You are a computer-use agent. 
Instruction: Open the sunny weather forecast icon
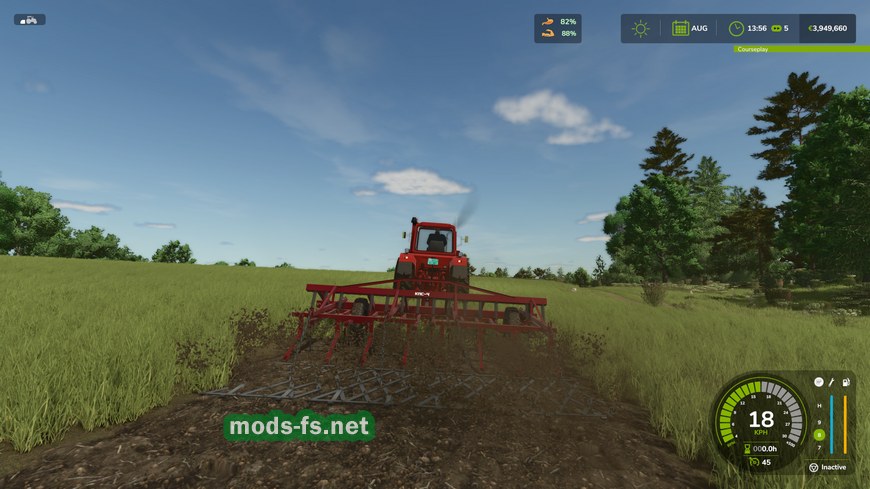640,28
